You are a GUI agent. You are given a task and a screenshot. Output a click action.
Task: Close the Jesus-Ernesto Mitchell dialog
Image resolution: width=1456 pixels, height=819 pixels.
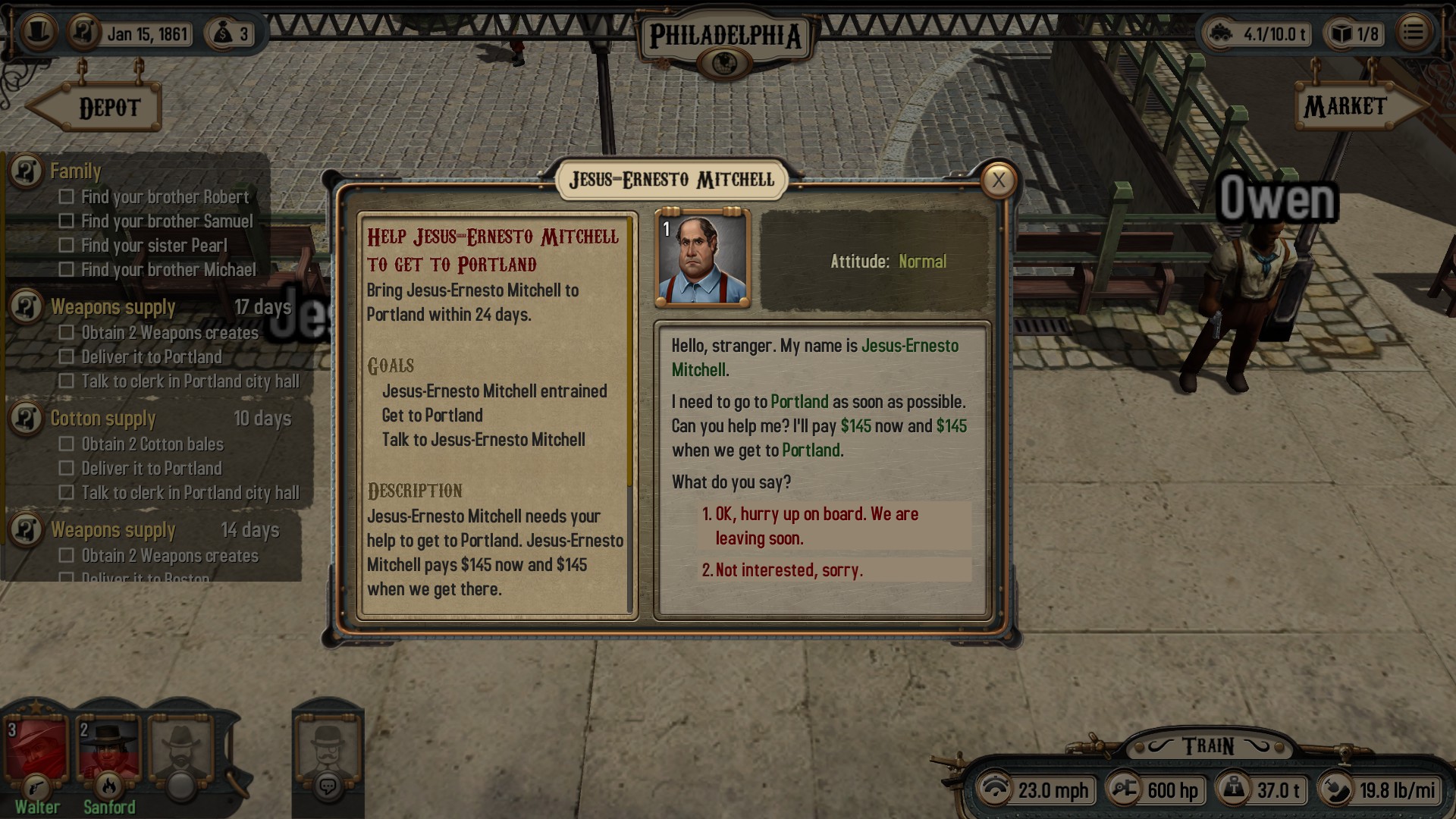998,180
